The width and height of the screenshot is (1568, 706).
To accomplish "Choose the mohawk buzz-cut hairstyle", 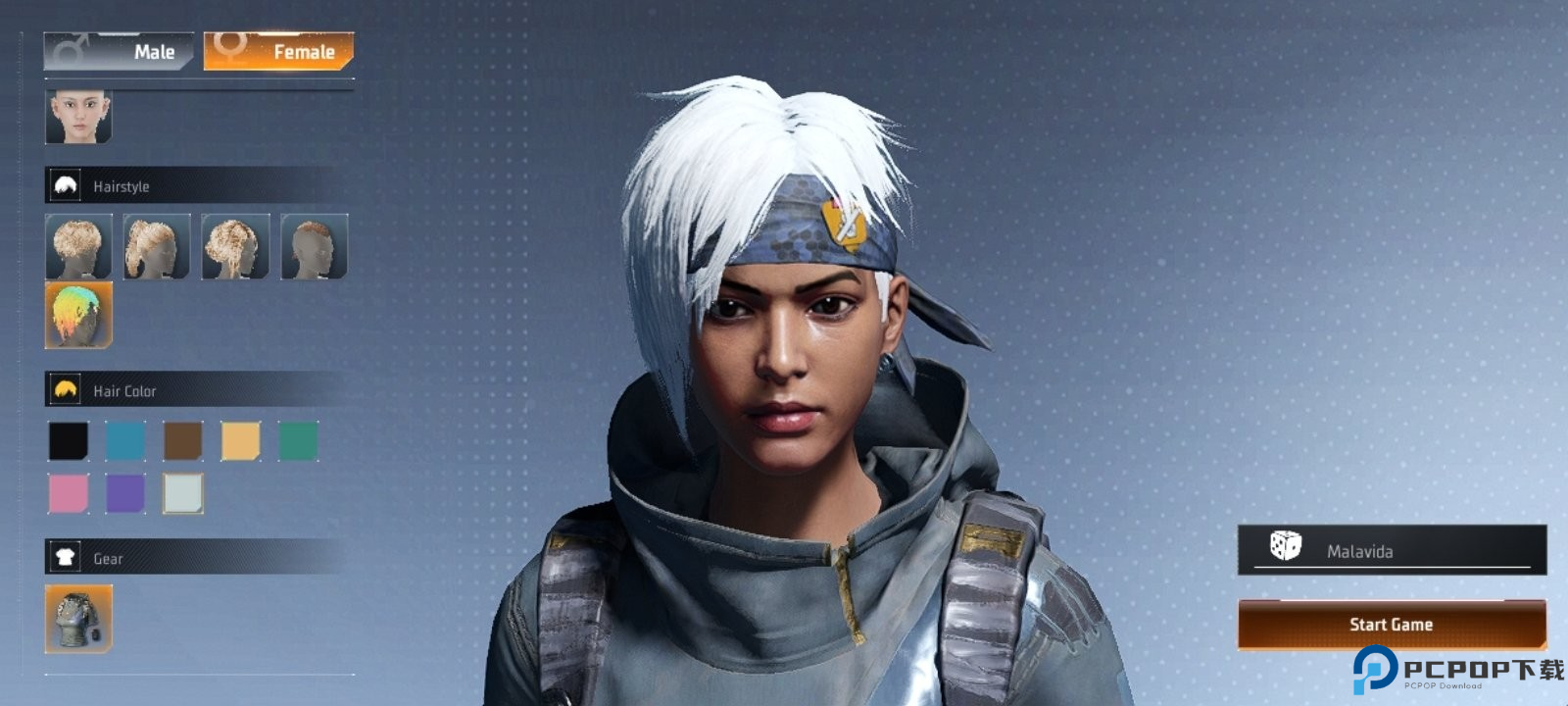I will [x=314, y=247].
